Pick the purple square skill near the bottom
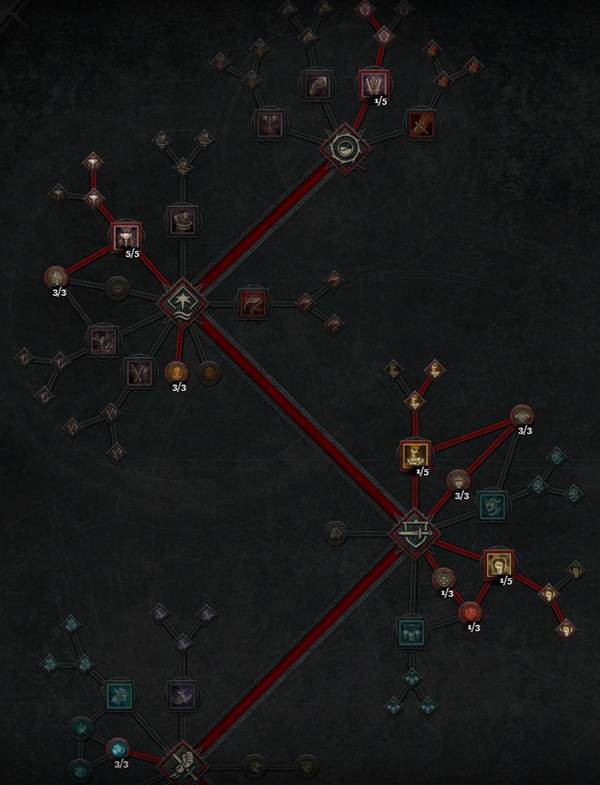Viewport: 600px width, 785px height. [x=182, y=694]
